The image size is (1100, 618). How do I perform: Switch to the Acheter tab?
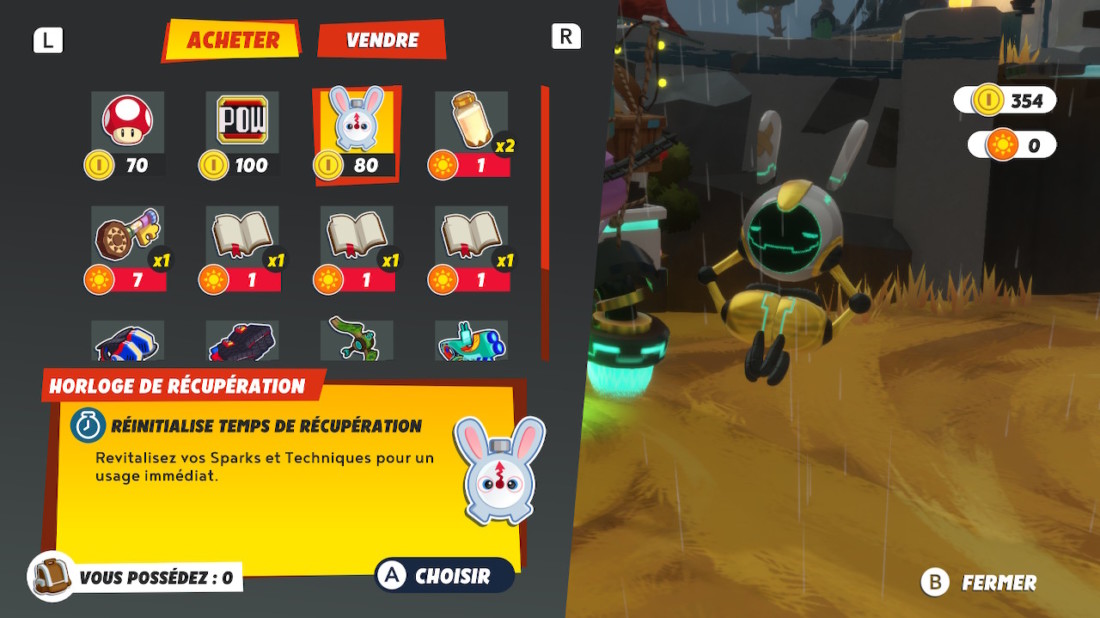[232, 41]
